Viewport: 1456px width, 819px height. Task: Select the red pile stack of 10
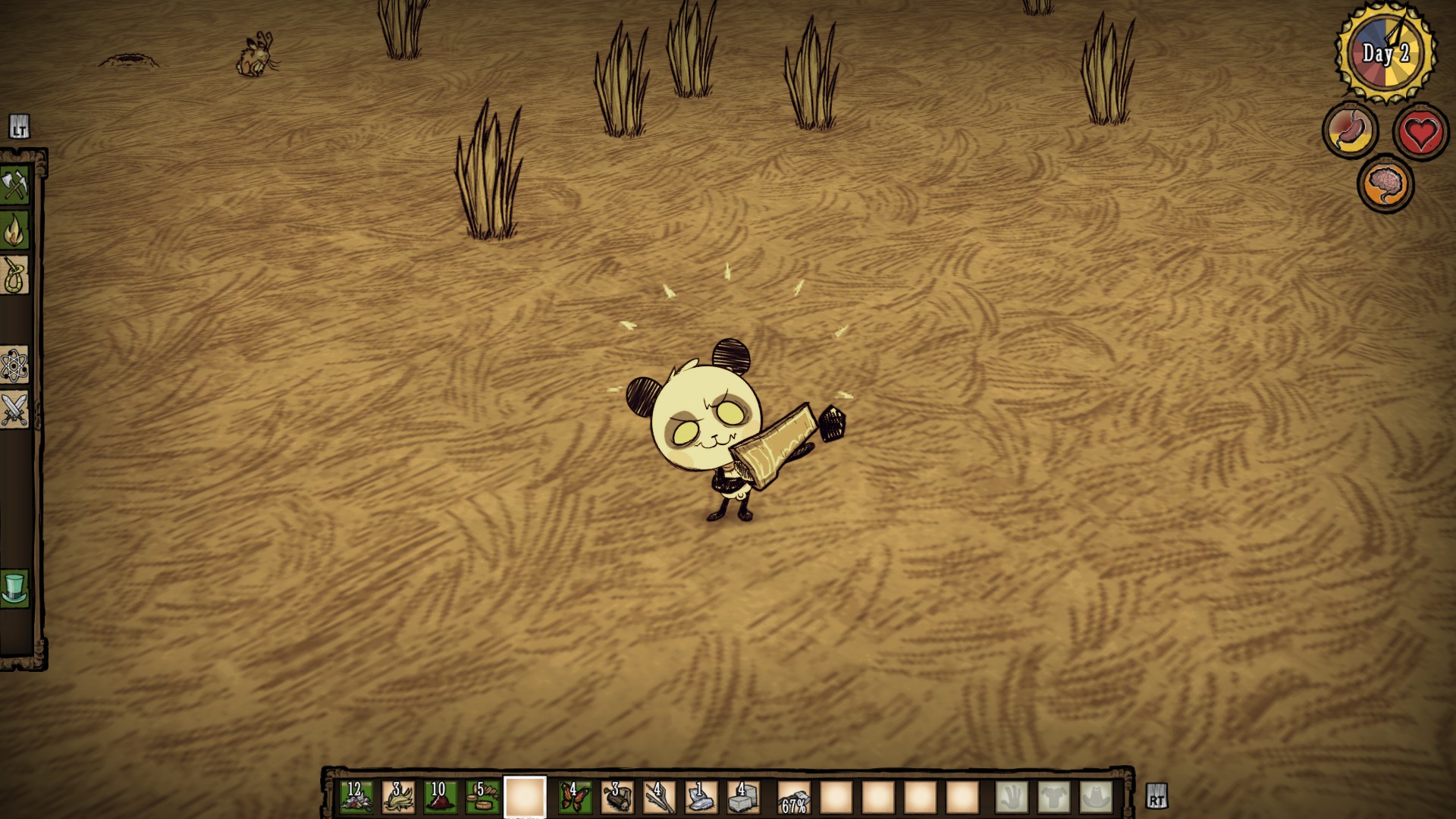[x=441, y=797]
